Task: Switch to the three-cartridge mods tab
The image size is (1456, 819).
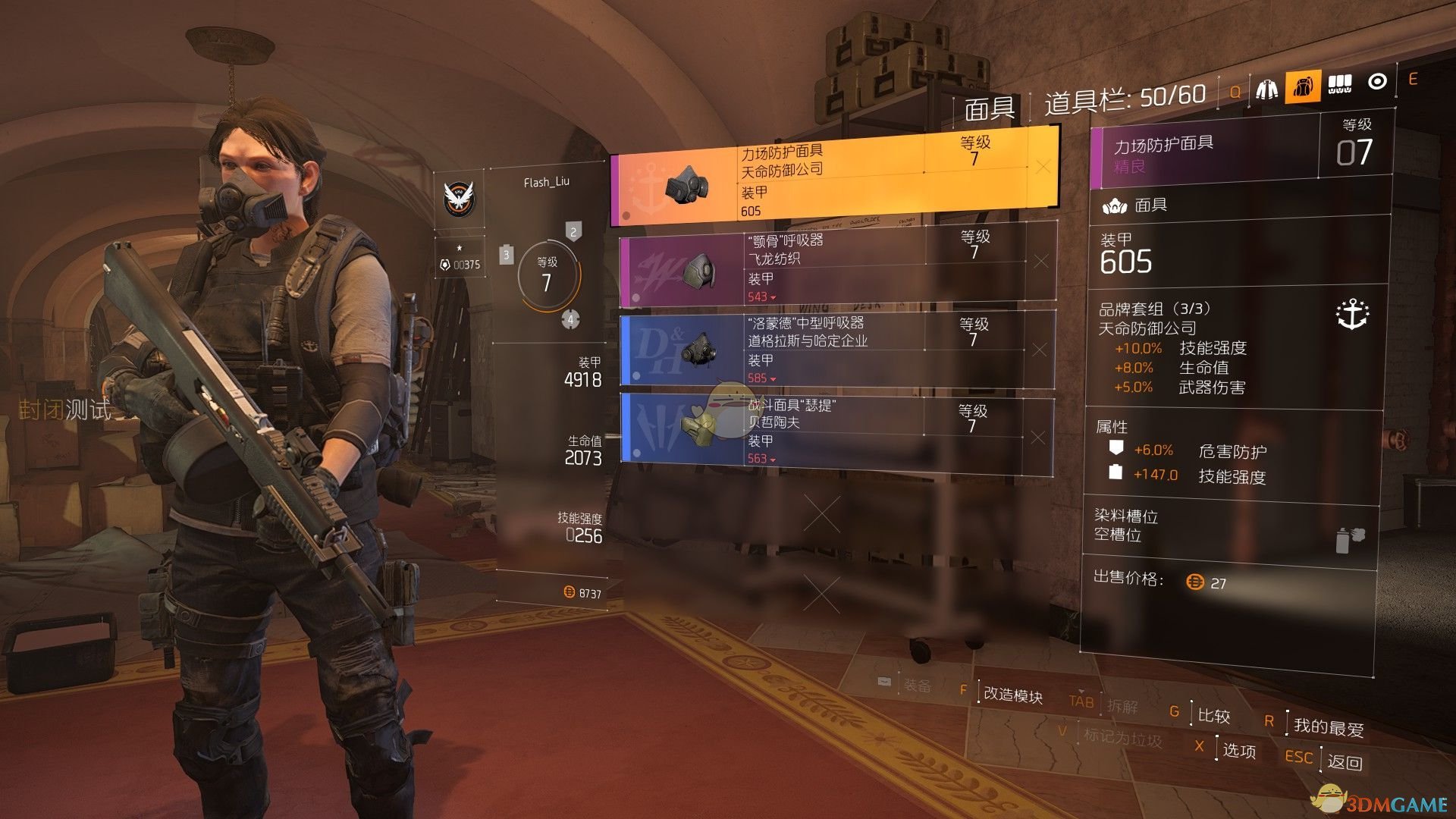Action: point(1339,85)
